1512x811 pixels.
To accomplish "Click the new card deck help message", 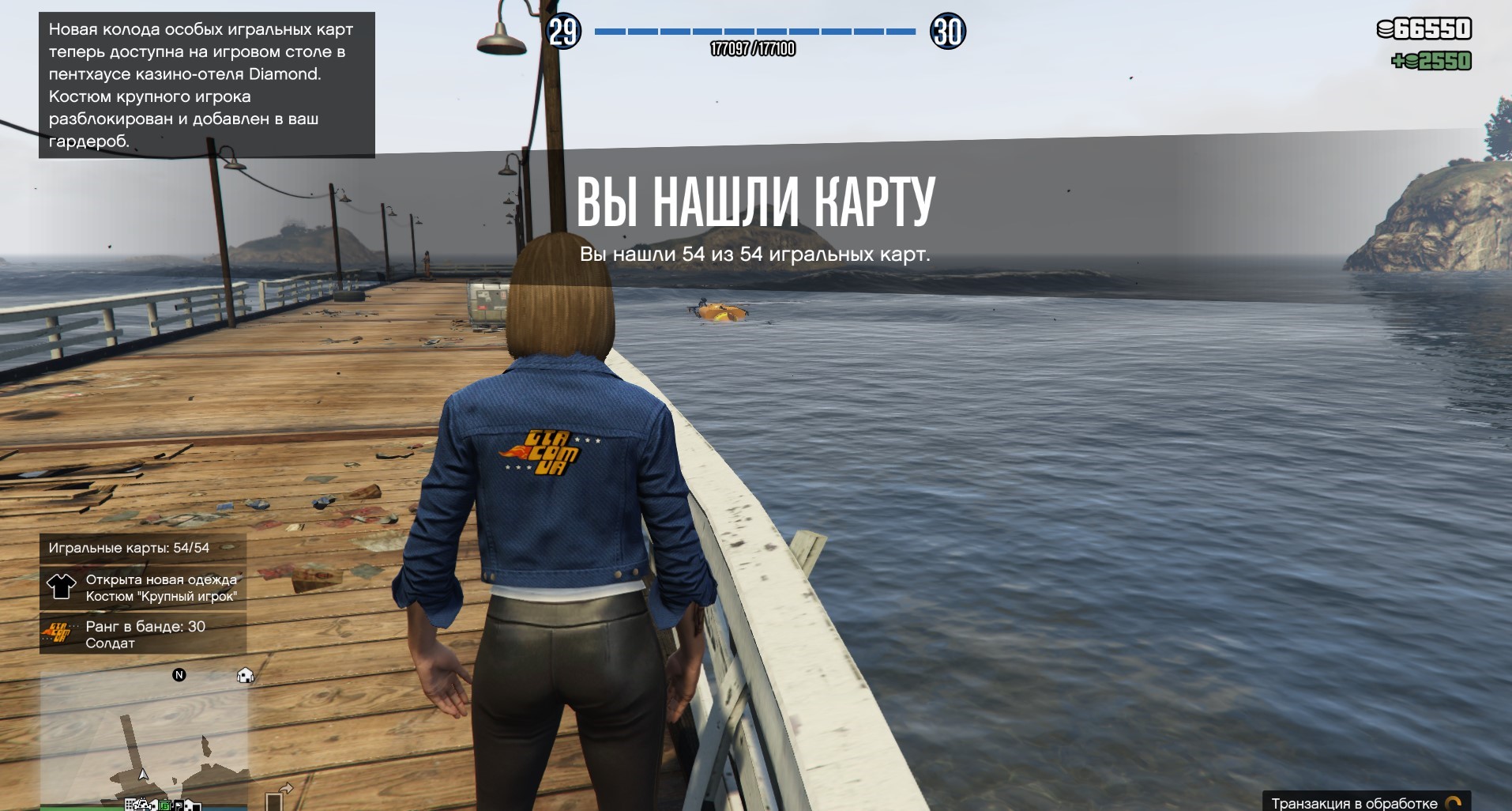I will (206, 85).
